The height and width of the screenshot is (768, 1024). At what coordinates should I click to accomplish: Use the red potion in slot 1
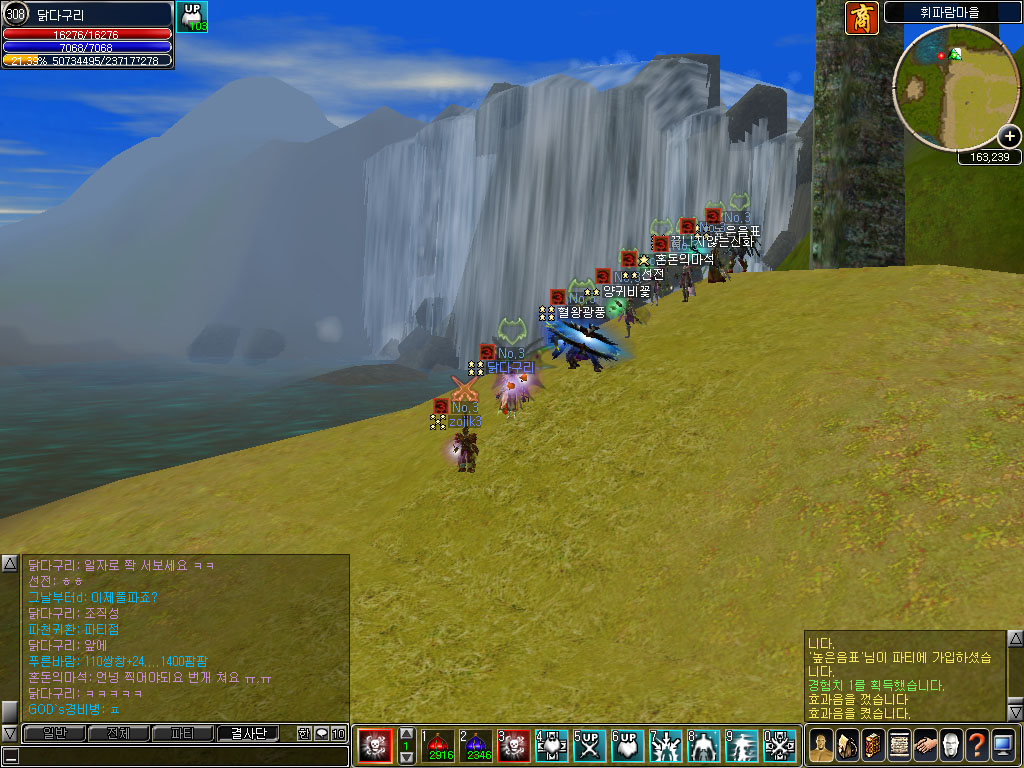(437, 745)
